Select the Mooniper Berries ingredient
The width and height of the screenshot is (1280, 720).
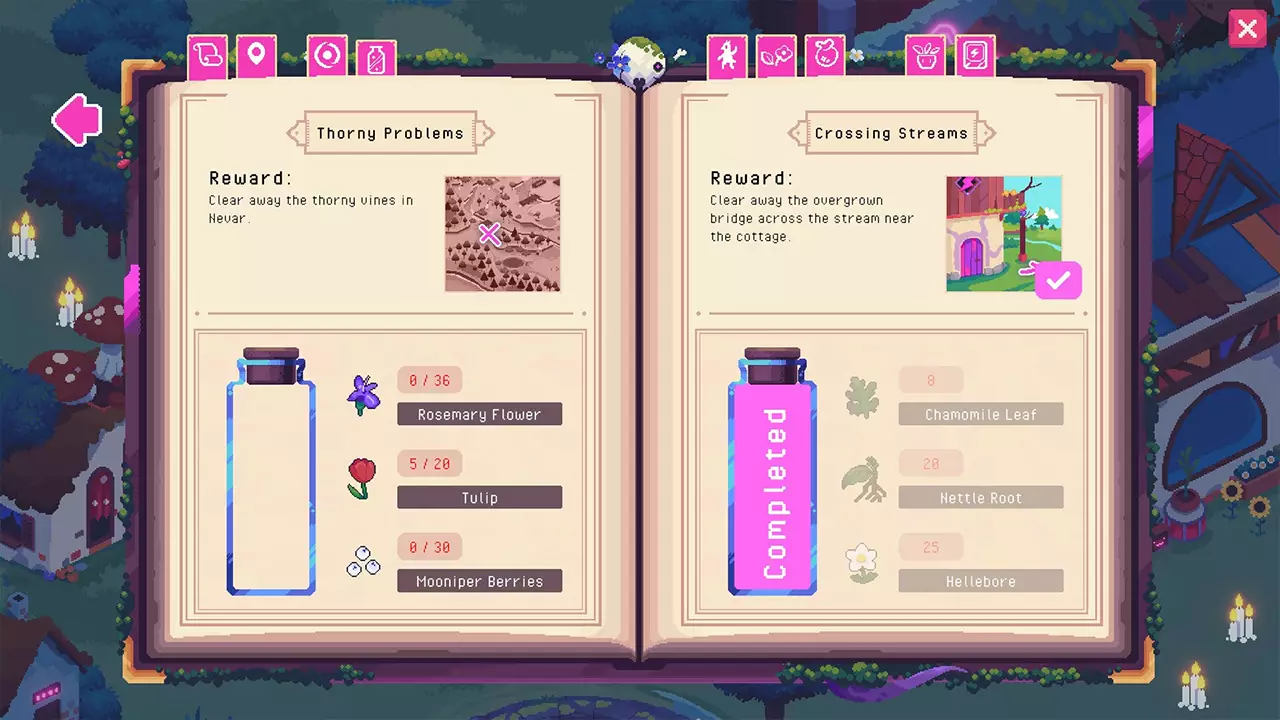pyautogui.click(x=479, y=581)
